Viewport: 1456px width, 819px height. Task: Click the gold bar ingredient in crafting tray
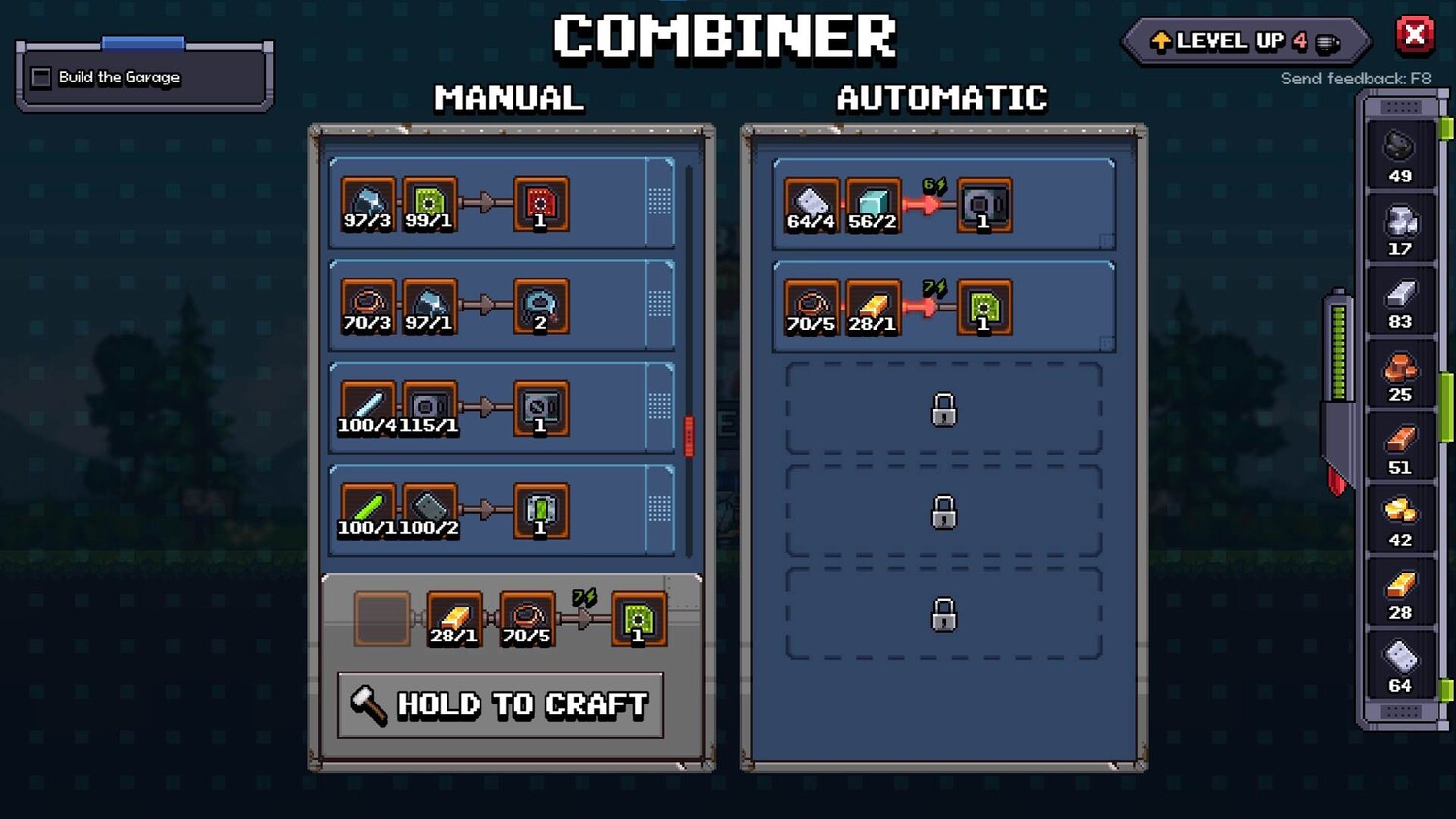pos(453,619)
